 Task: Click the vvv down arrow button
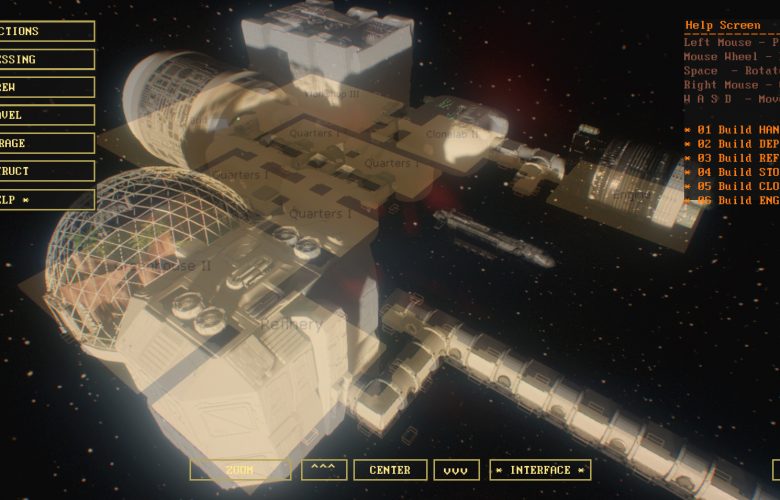(x=456, y=470)
